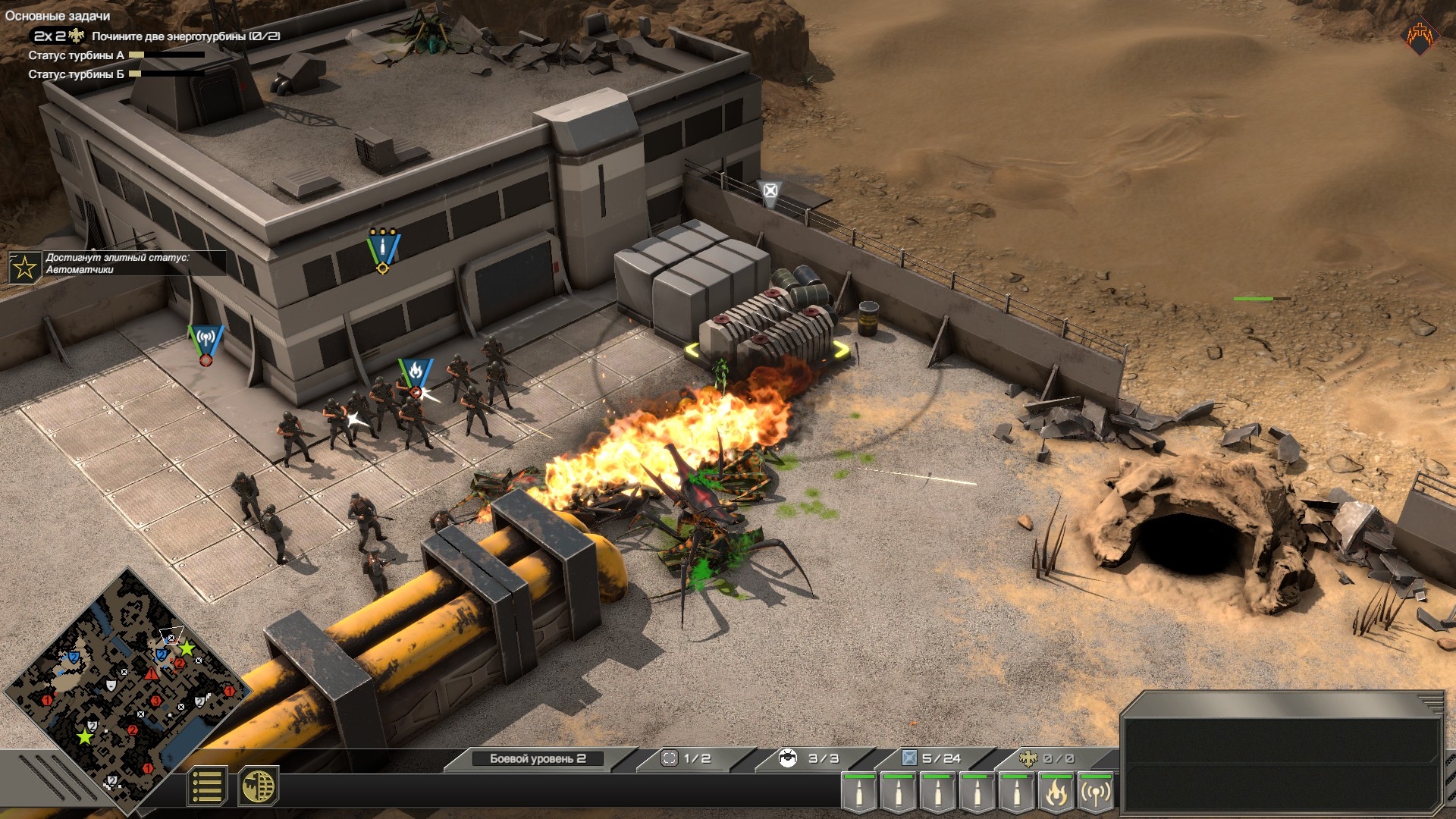Open the objectives list button

click(x=206, y=786)
